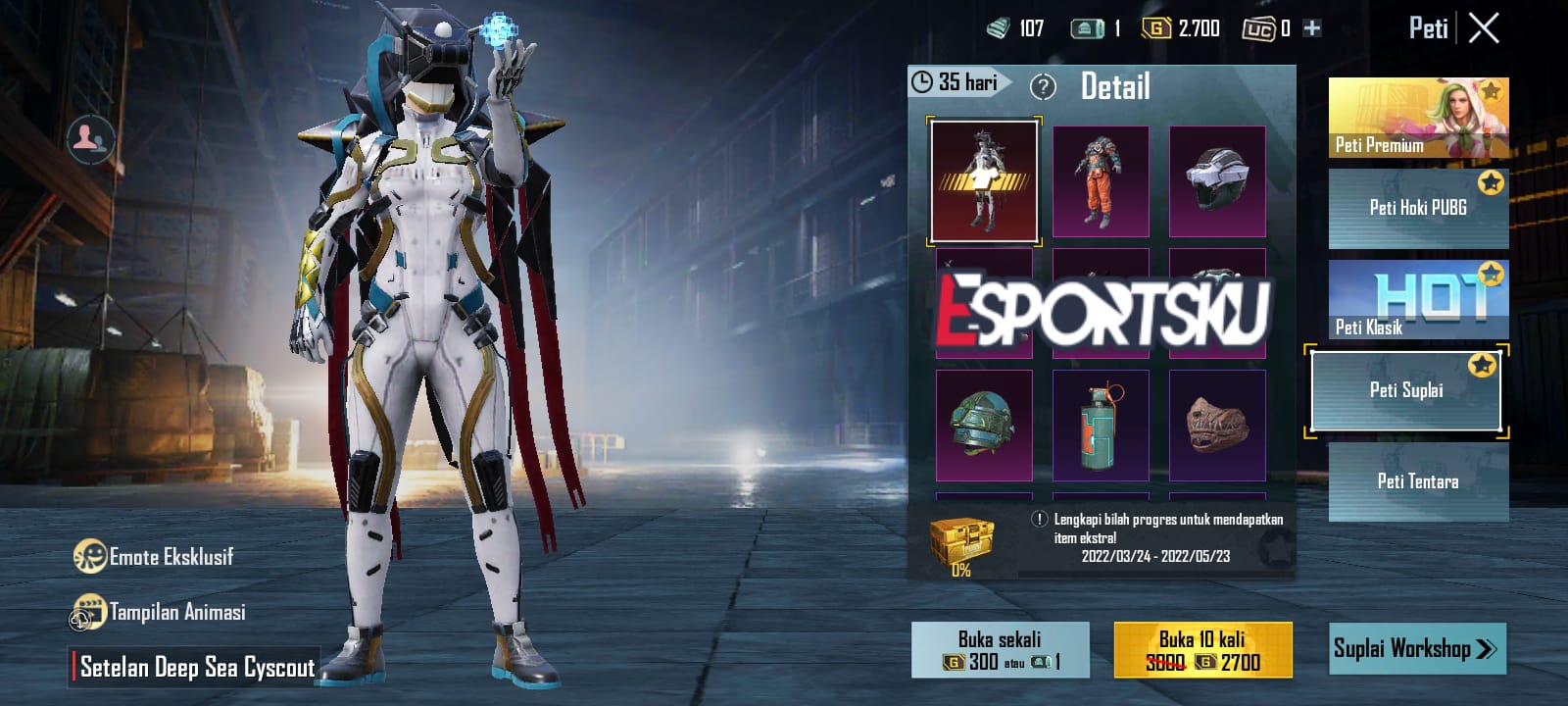Open crate once with Buka sekali
Viewport: 1568px width, 706px height.
point(1000,650)
